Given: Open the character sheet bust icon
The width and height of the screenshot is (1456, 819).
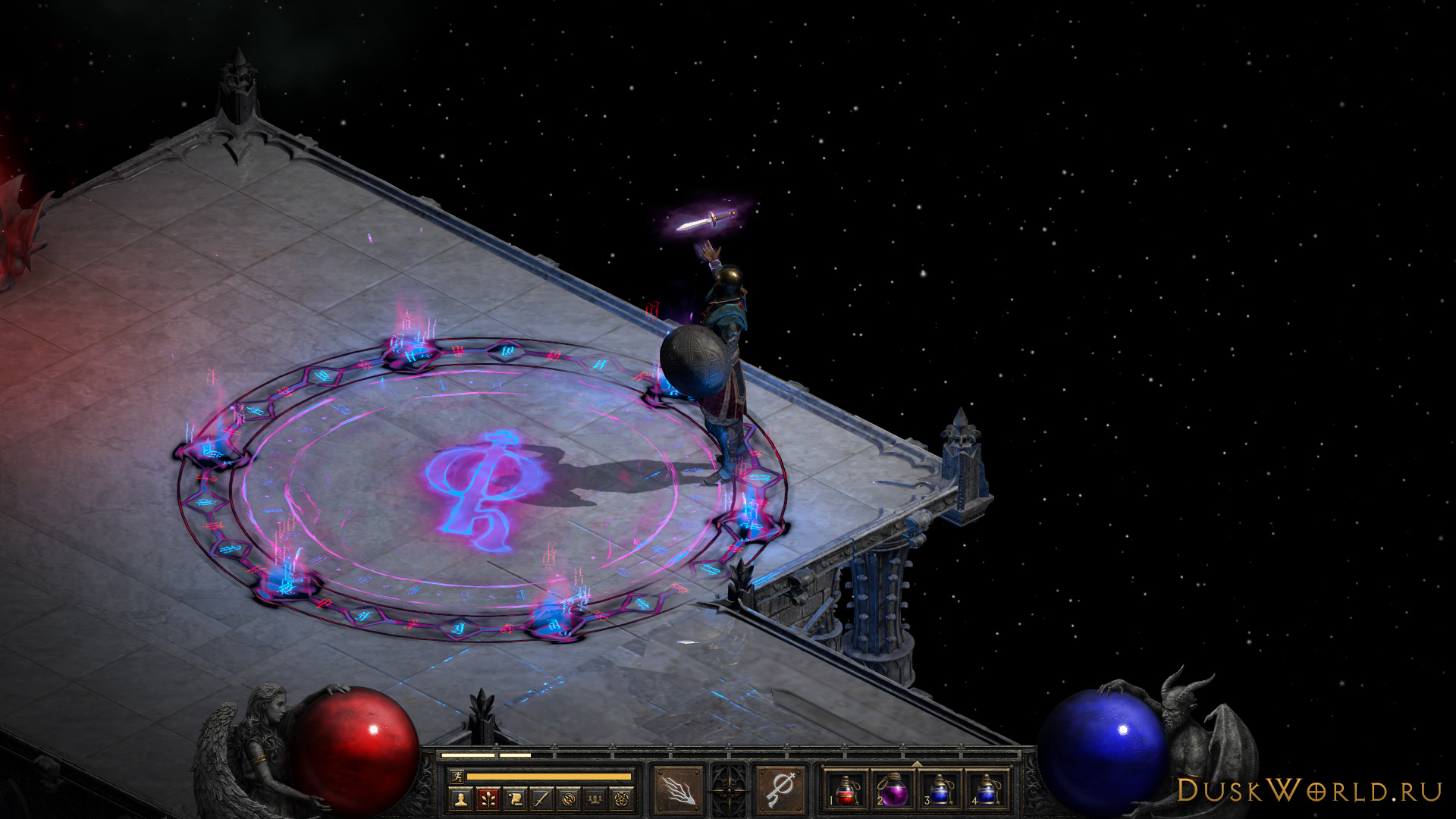Looking at the screenshot, I should [460, 799].
